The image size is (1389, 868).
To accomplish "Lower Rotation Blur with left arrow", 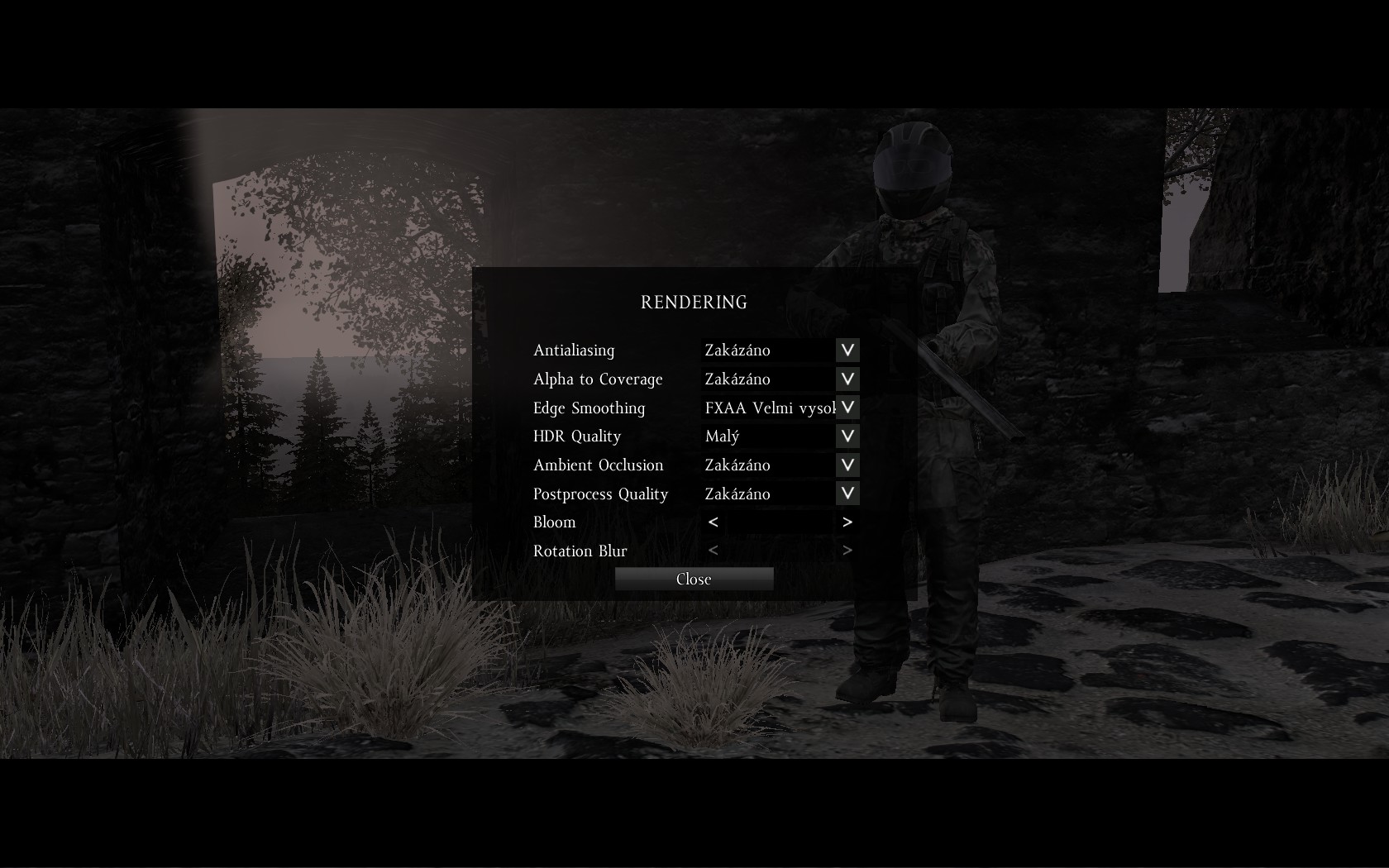I will [714, 551].
